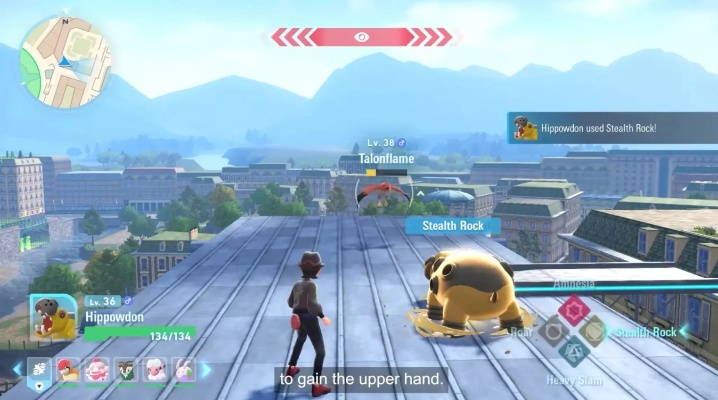Switch to the Slowbro party slot

(98, 371)
